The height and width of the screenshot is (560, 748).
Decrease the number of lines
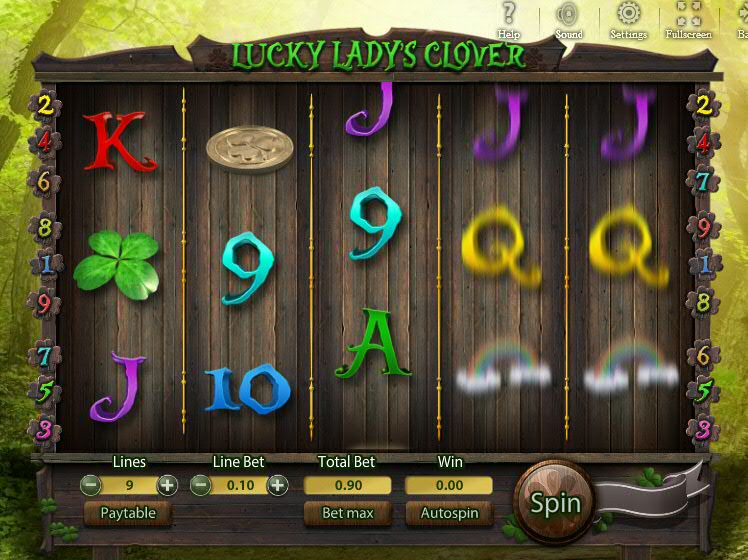(91, 485)
